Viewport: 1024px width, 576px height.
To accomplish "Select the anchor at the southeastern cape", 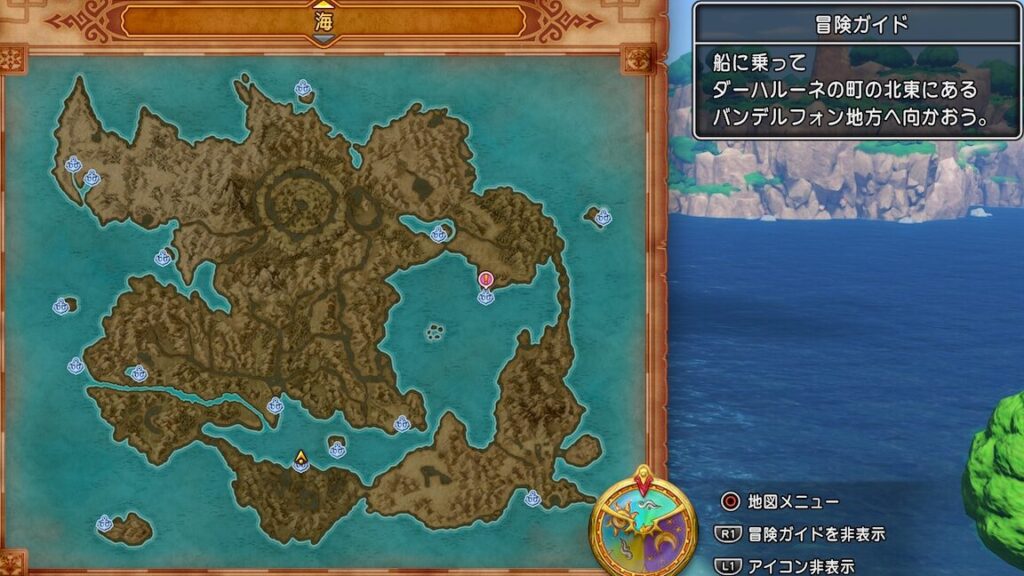I will [x=532, y=498].
